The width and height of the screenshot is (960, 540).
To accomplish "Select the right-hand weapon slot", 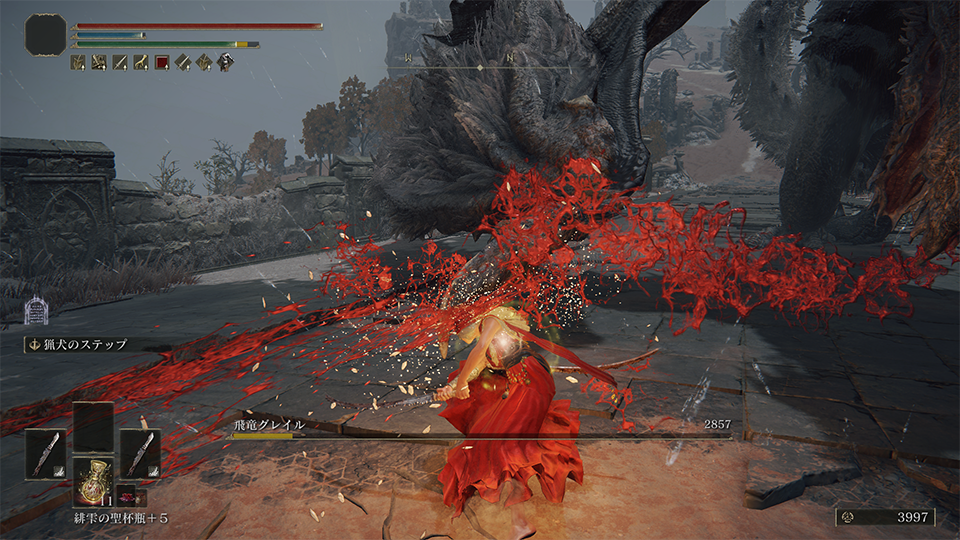I will [x=140, y=453].
